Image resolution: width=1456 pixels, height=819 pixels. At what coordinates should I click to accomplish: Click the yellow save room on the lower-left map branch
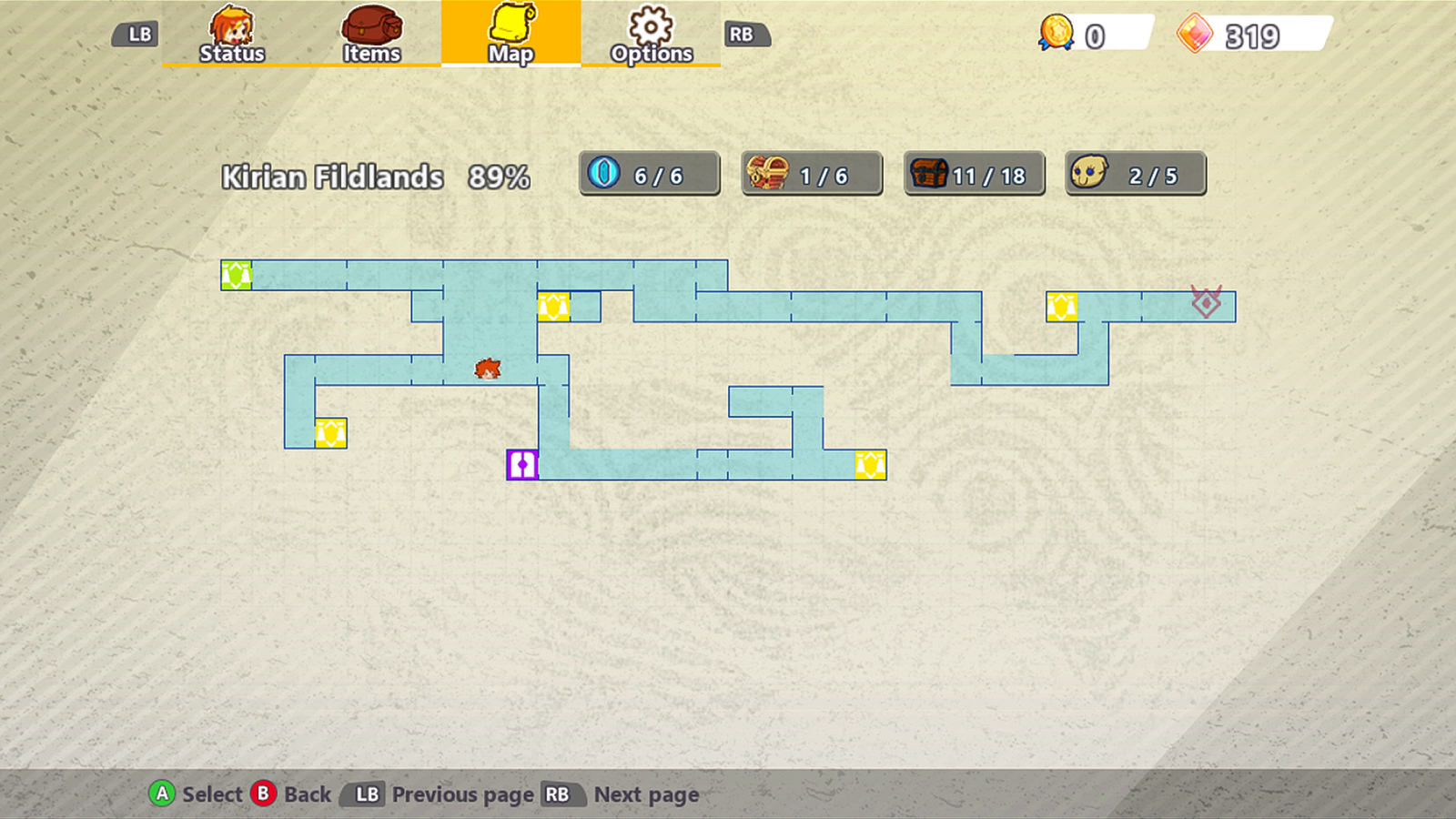point(331,434)
